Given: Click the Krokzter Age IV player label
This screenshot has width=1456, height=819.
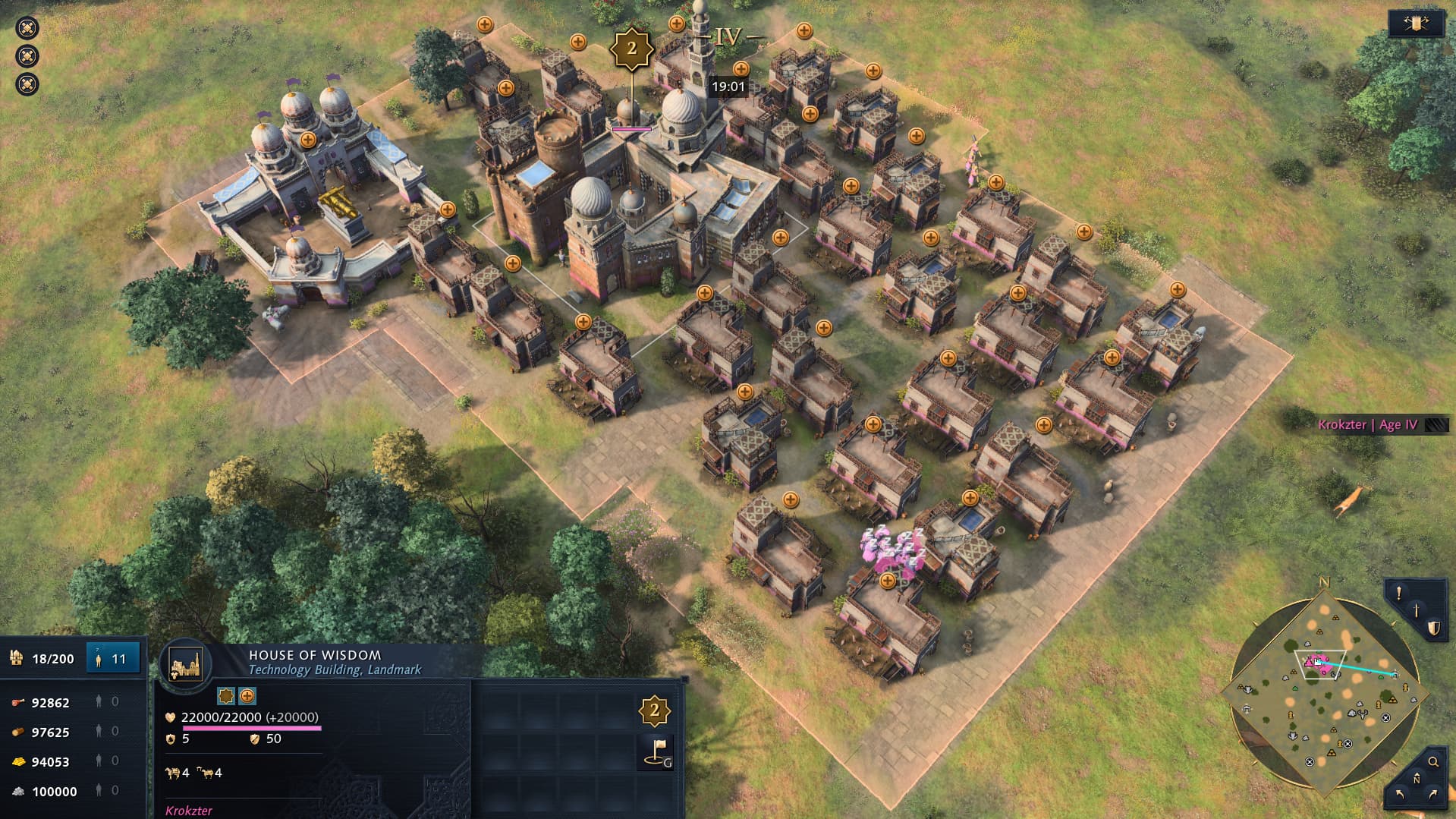Looking at the screenshot, I should click(1367, 424).
